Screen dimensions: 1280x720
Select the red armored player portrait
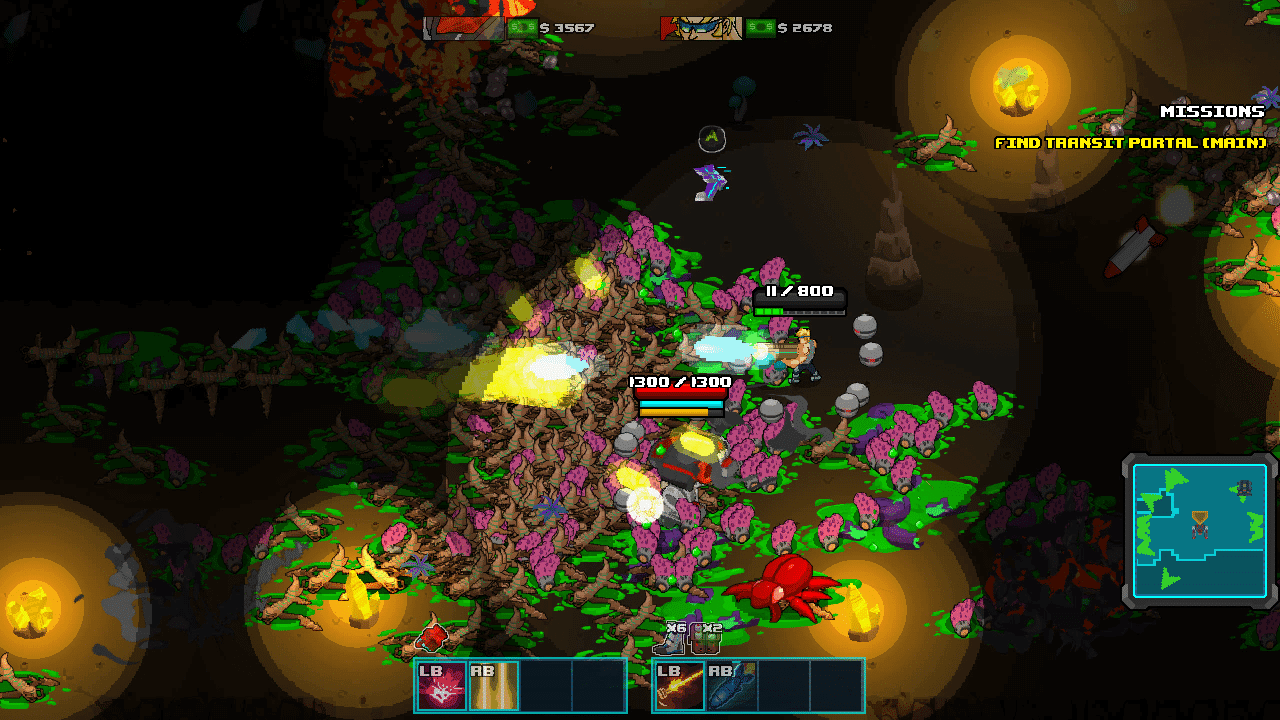pyautogui.click(x=463, y=28)
